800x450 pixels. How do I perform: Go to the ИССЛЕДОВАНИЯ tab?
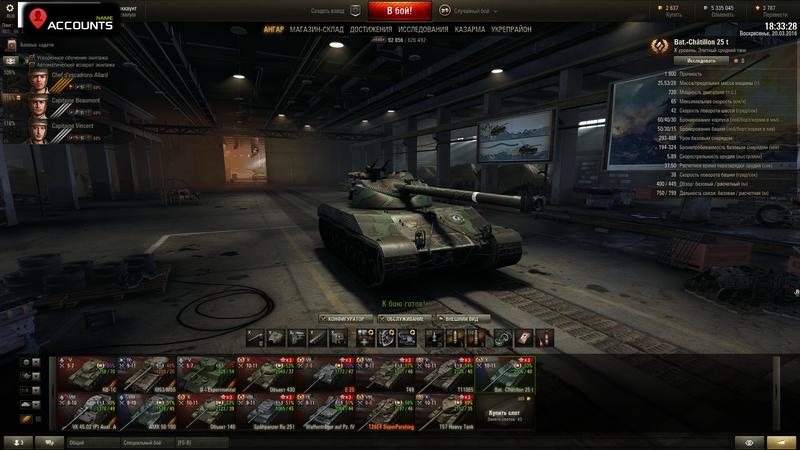(423, 30)
